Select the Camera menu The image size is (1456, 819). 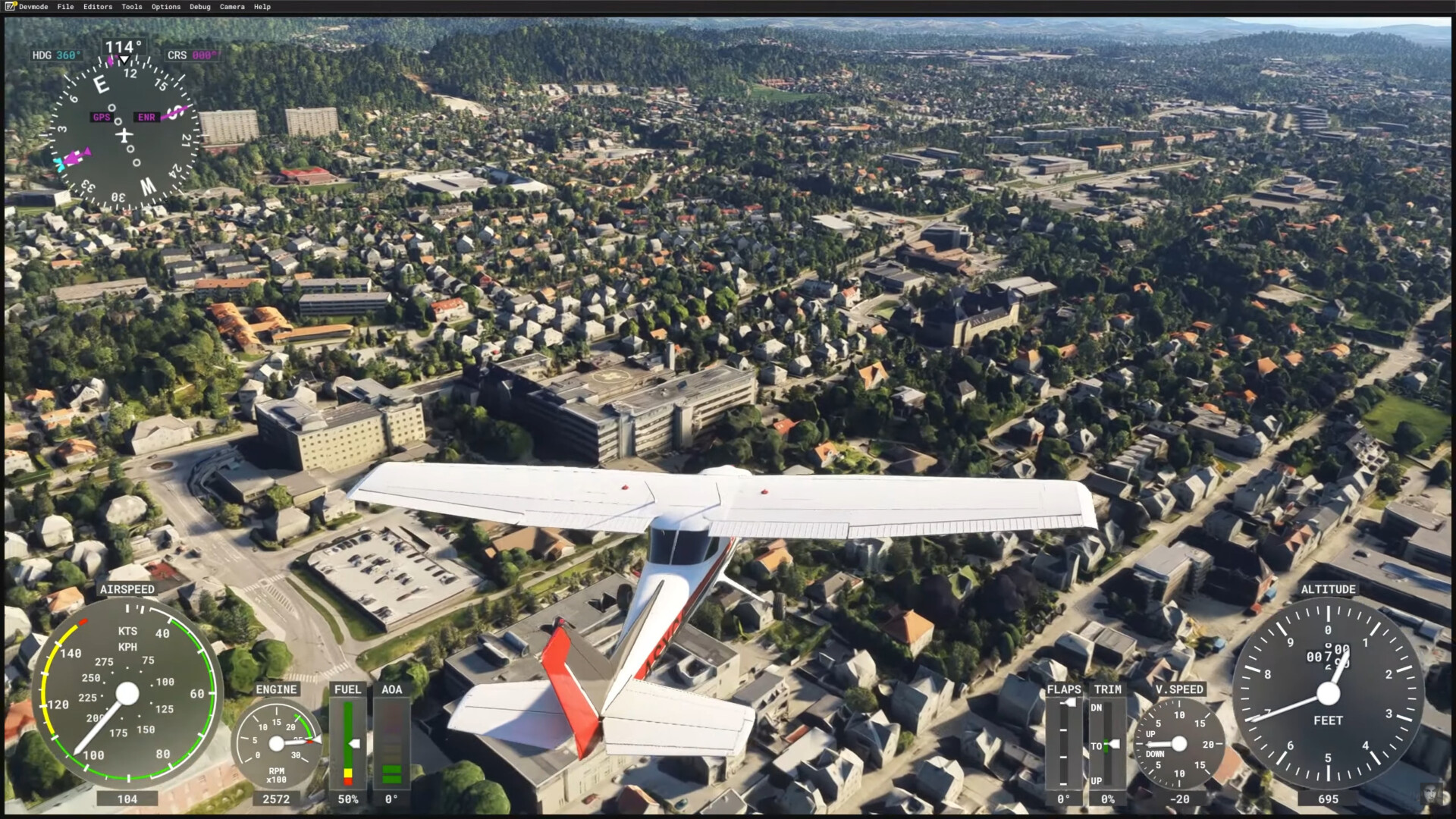232,7
